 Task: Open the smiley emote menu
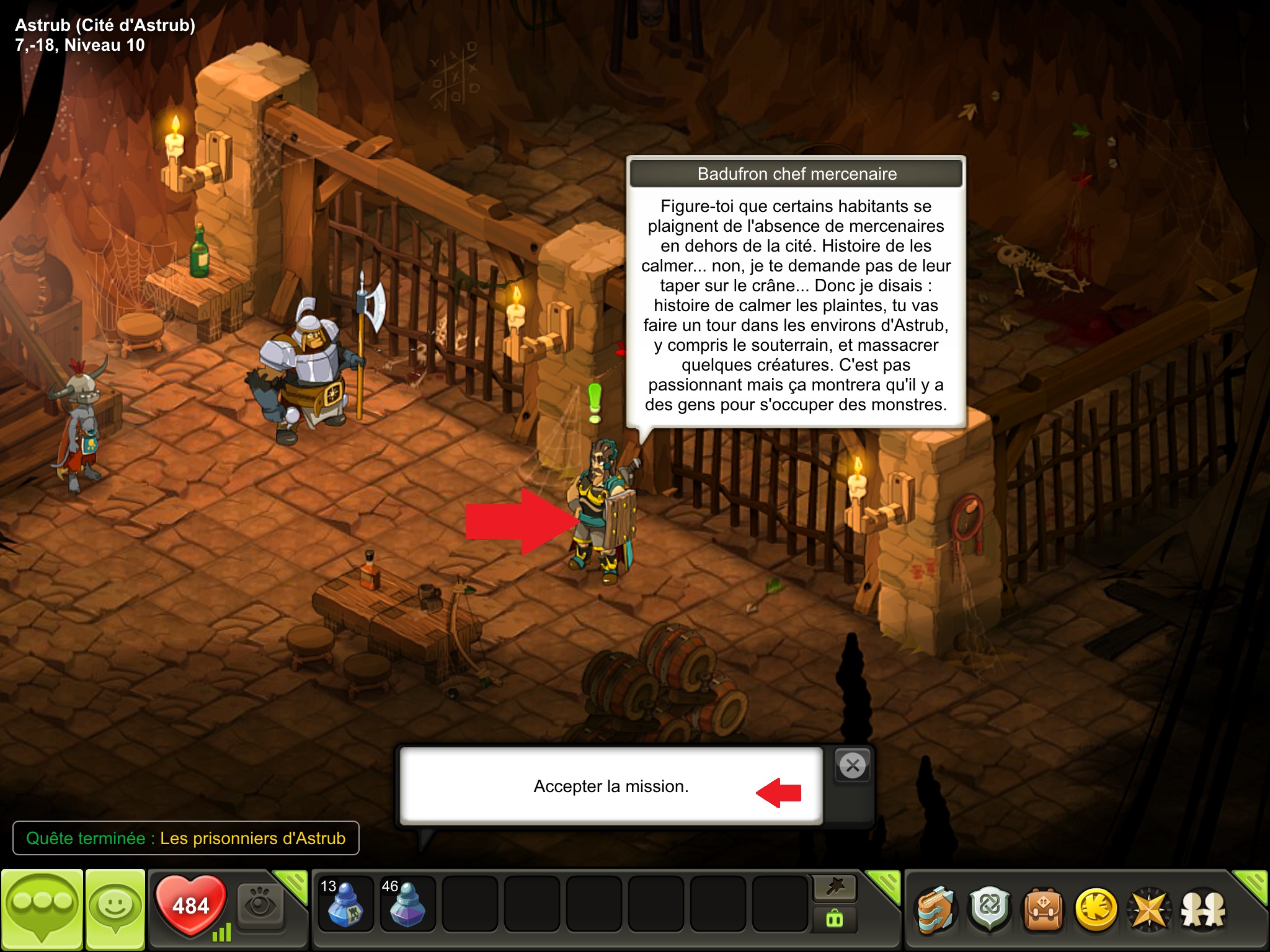(x=115, y=909)
